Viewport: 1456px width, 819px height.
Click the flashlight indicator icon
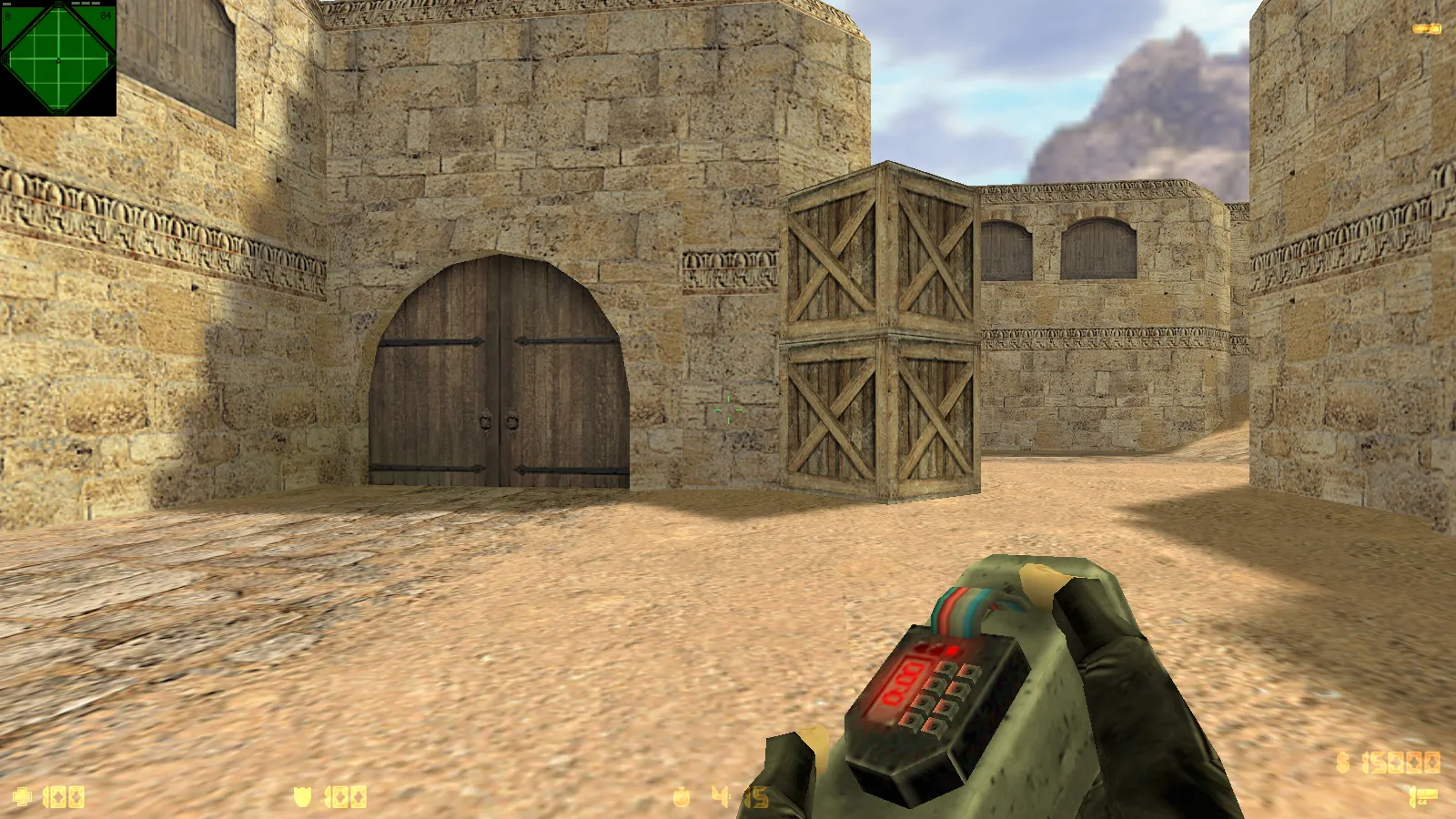(1426, 29)
